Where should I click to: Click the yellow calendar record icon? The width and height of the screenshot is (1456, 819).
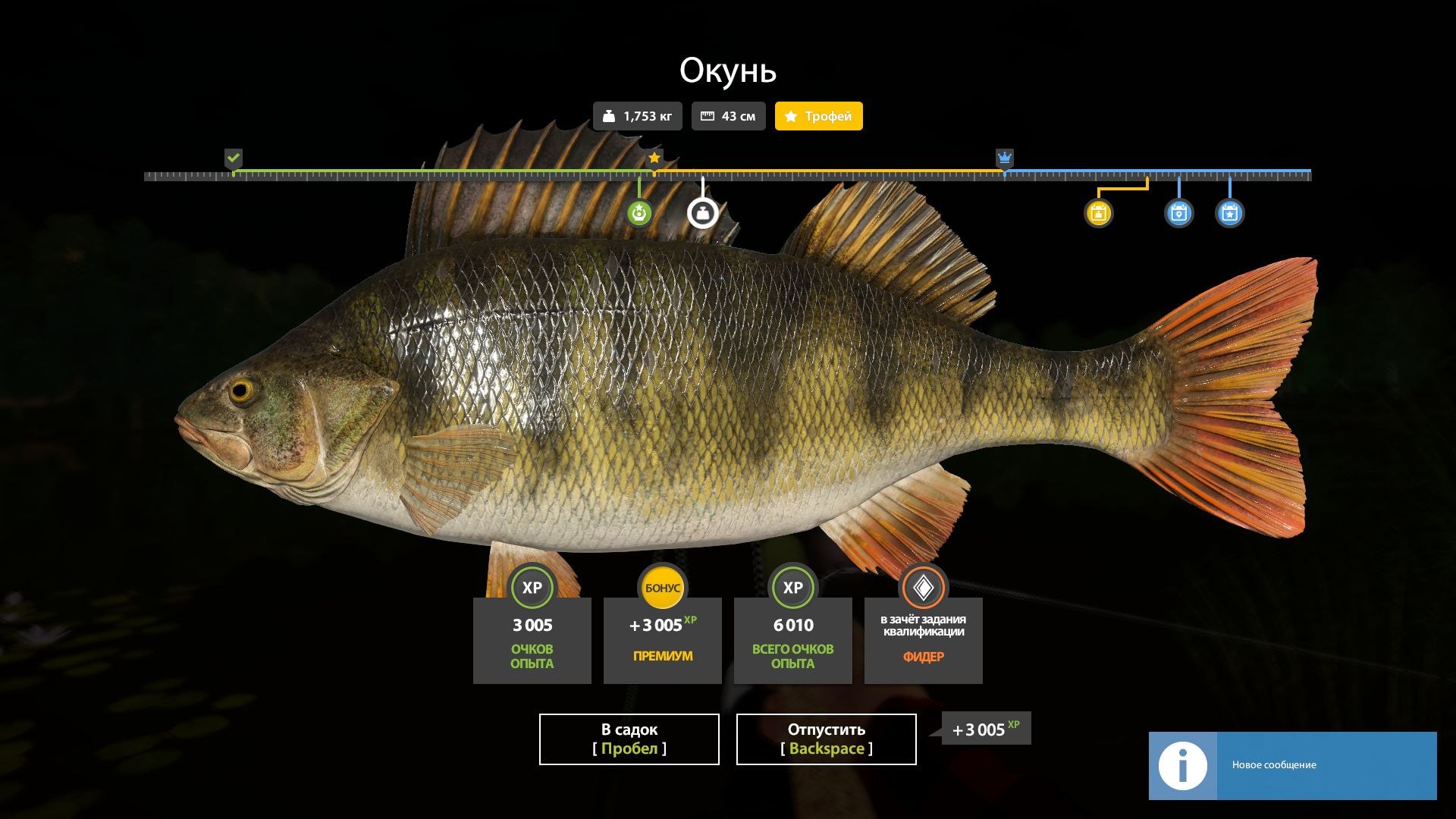tap(1098, 213)
